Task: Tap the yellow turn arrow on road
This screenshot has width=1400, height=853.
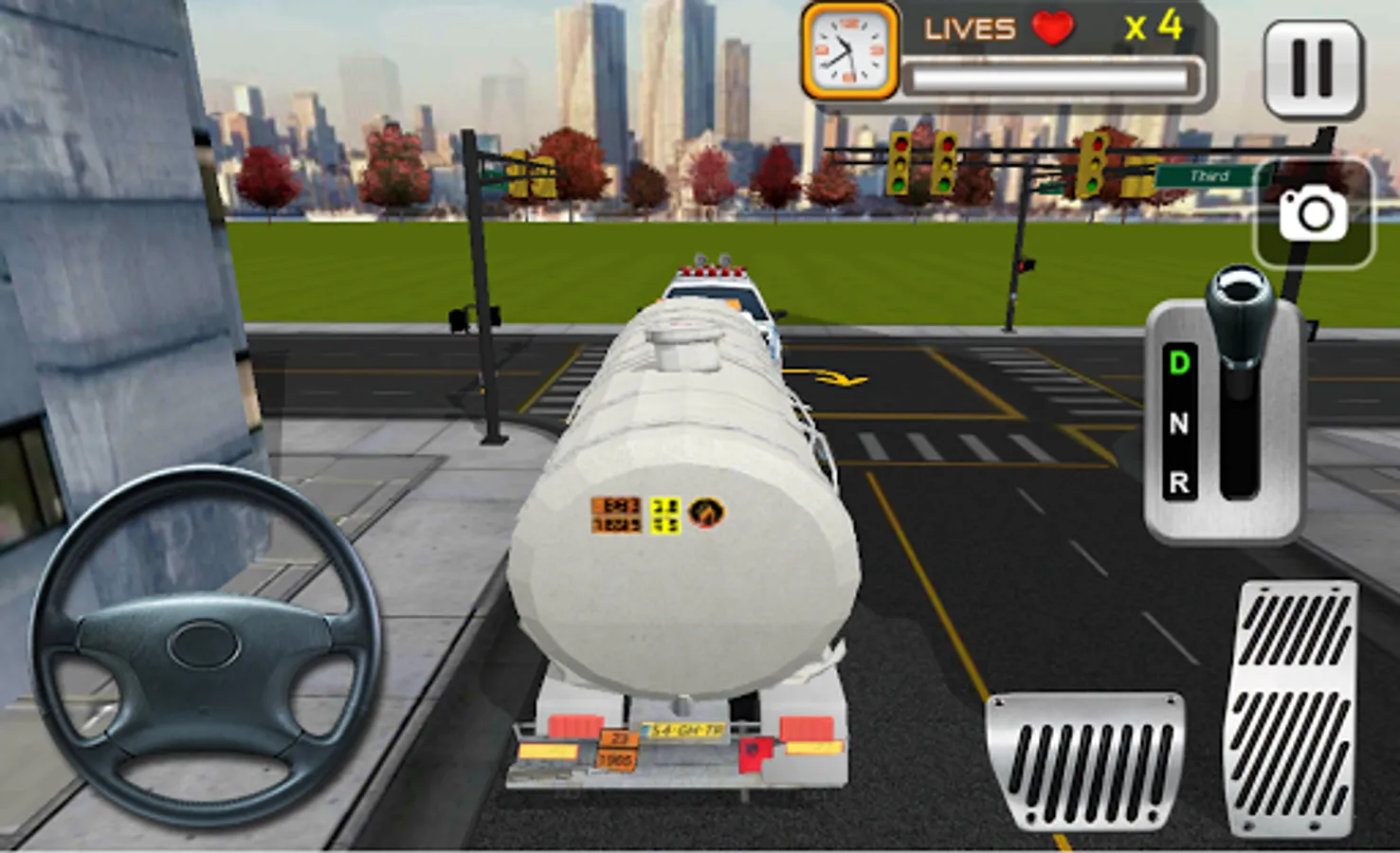Action: click(x=830, y=376)
